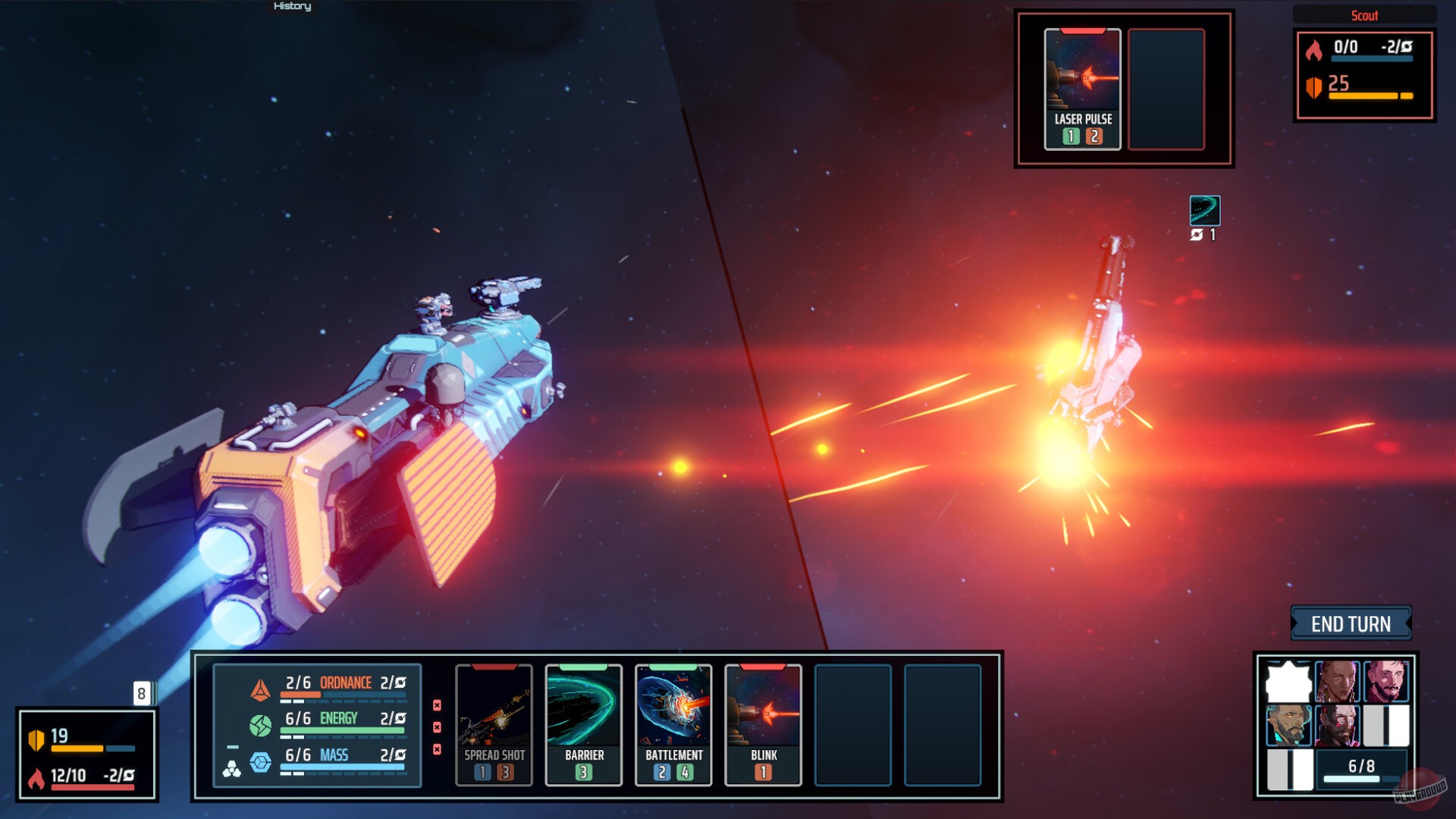This screenshot has height=819, width=1456.
Task: Click the white hexagon cluster icon
Action: point(231,770)
